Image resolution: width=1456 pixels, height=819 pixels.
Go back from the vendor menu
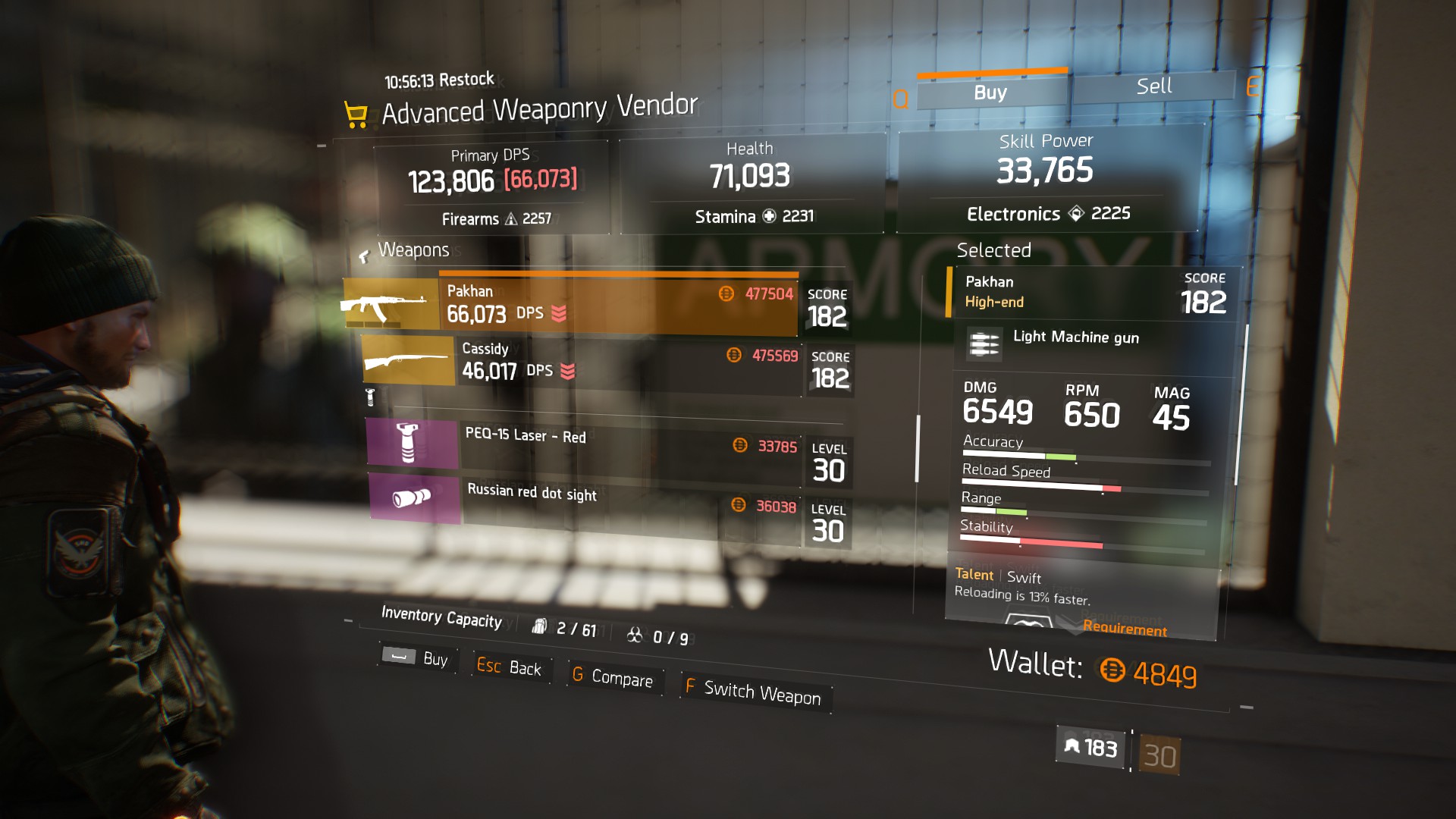(509, 667)
